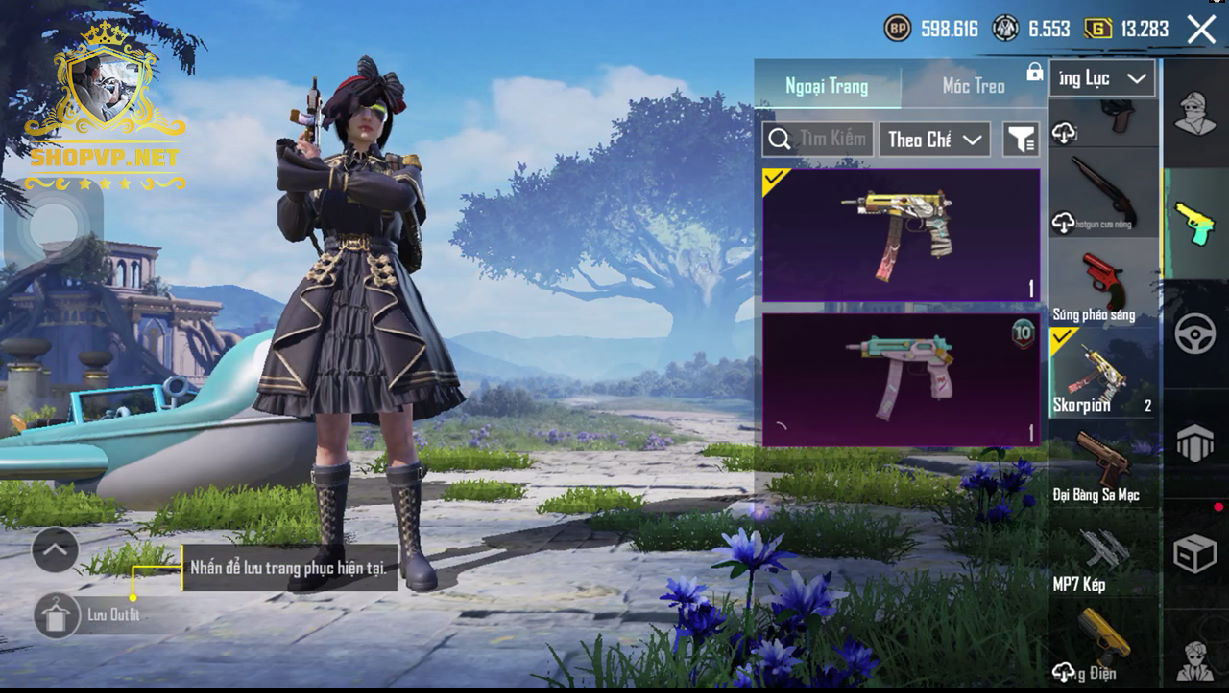Expand the Theo Chế sort dropdown
This screenshot has height=693, width=1229.
tap(935, 140)
